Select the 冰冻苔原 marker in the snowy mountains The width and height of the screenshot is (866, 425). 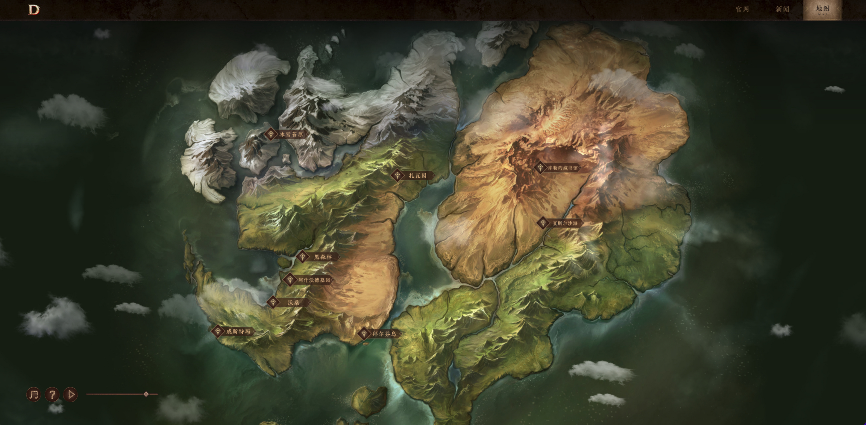(286, 133)
